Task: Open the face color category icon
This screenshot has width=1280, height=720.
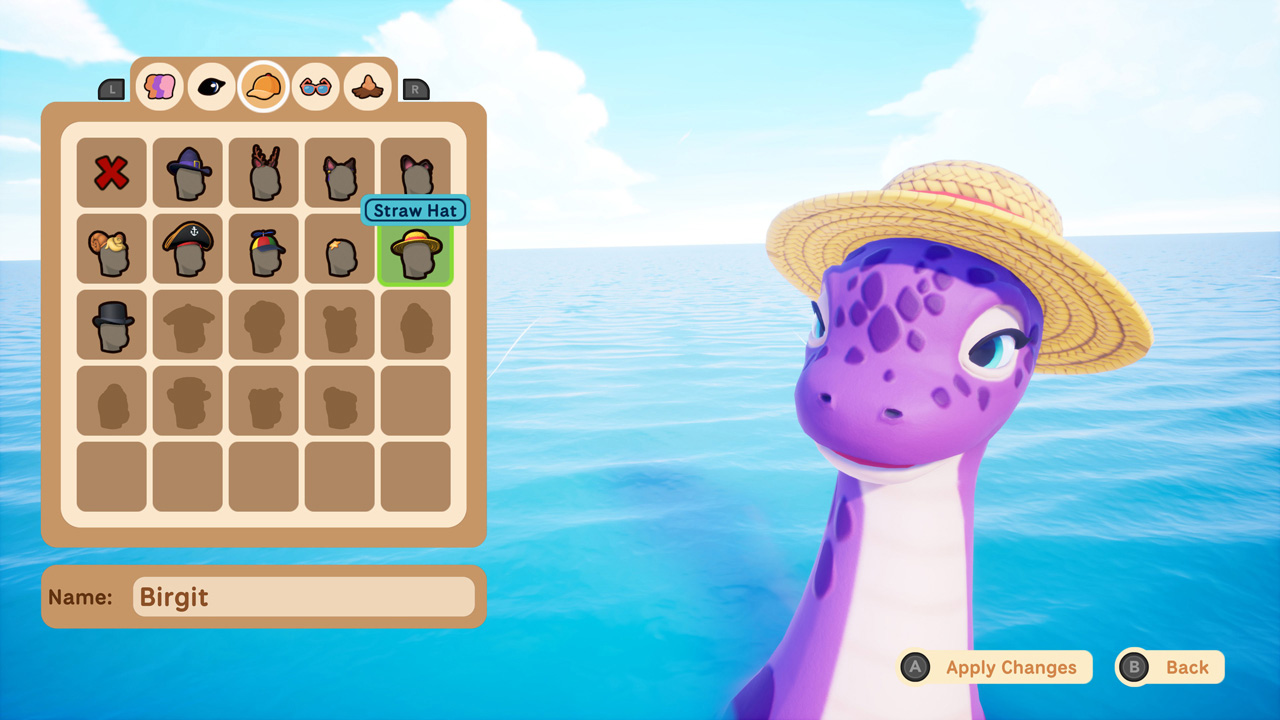Action: (159, 86)
